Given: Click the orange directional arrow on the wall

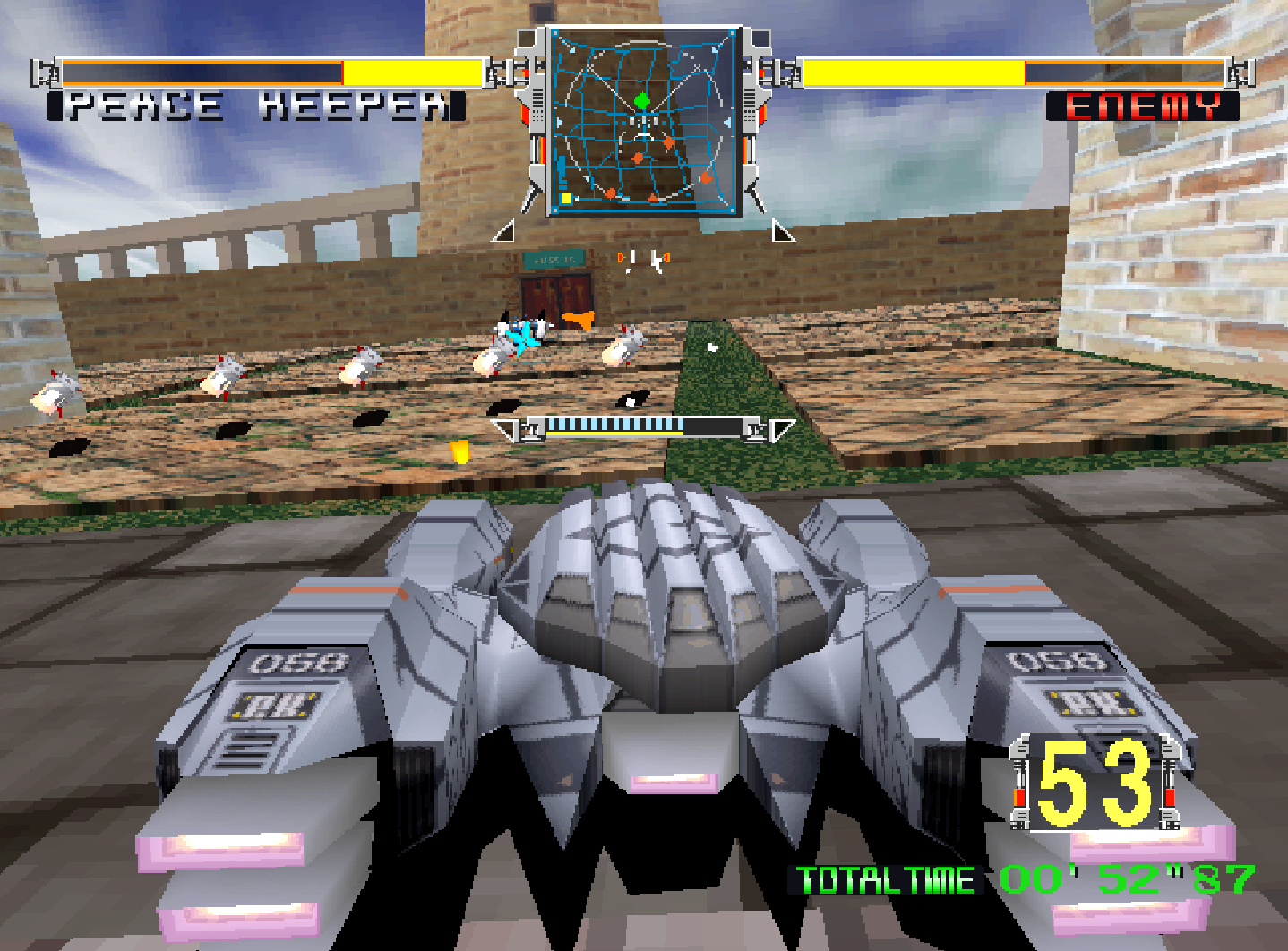Looking at the screenshot, I should (x=578, y=321).
